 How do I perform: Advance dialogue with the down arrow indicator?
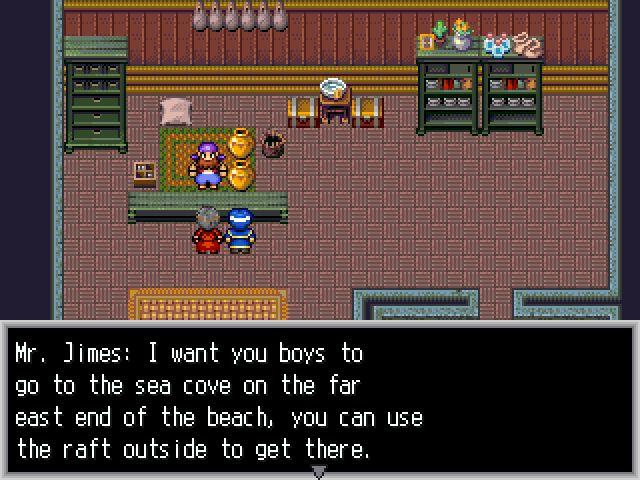(319, 470)
